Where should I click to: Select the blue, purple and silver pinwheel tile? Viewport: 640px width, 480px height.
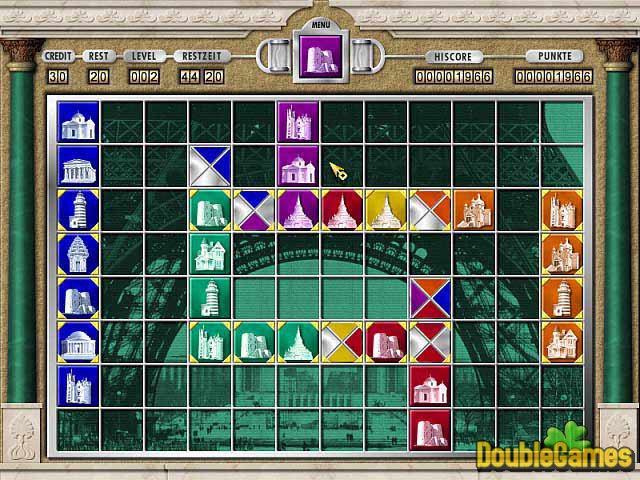pos(254,209)
